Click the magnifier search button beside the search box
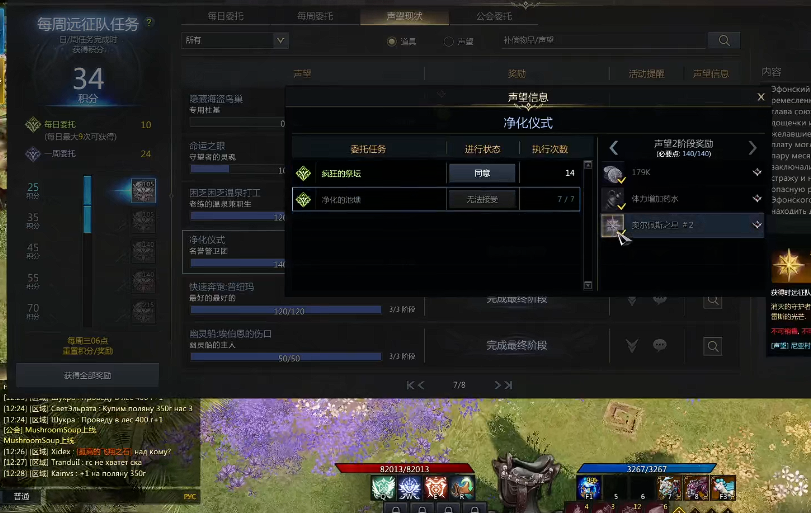811x513 pixels. [722, 41]
